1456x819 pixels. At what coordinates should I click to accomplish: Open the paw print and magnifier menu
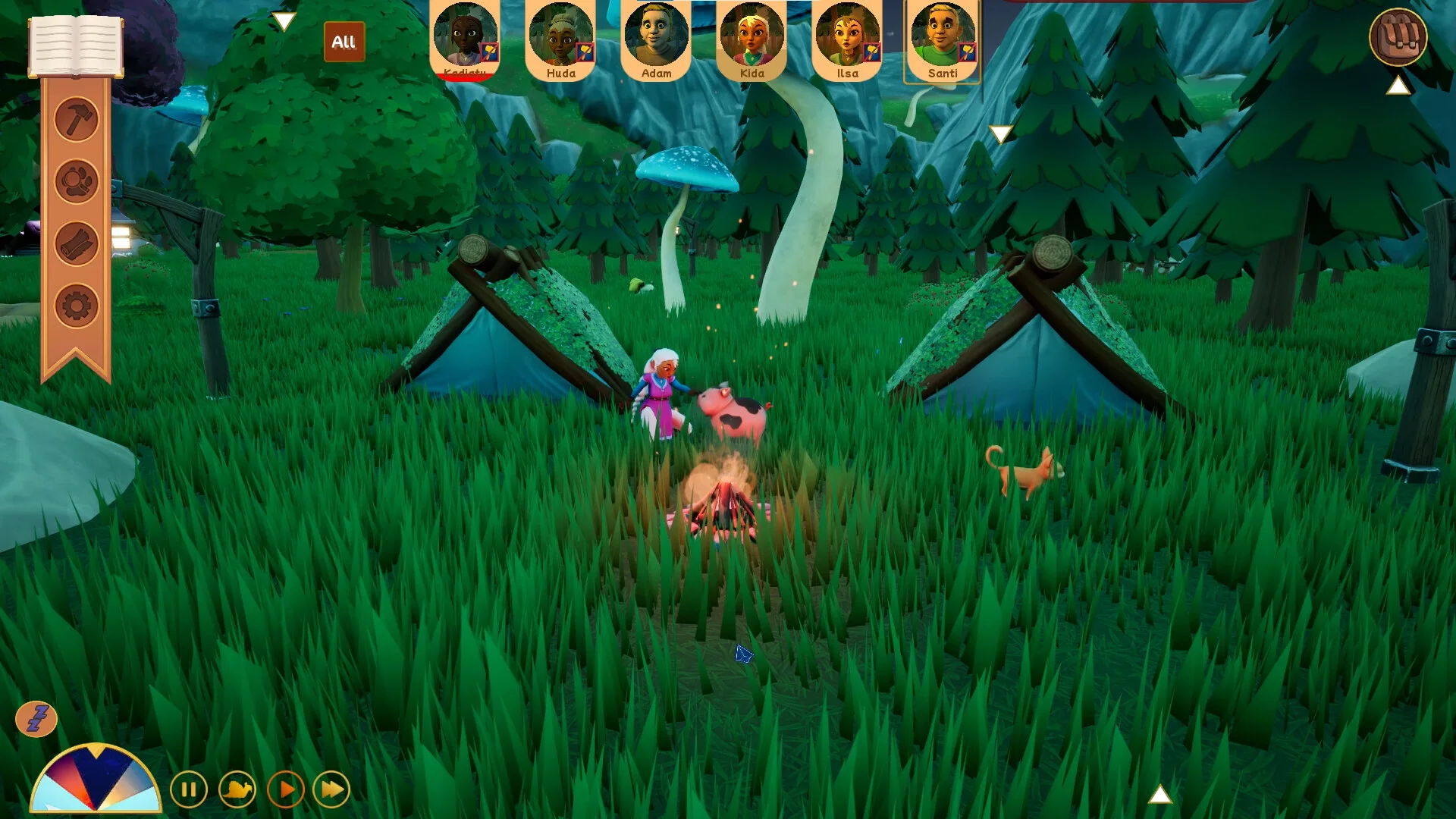pos(77,182)
